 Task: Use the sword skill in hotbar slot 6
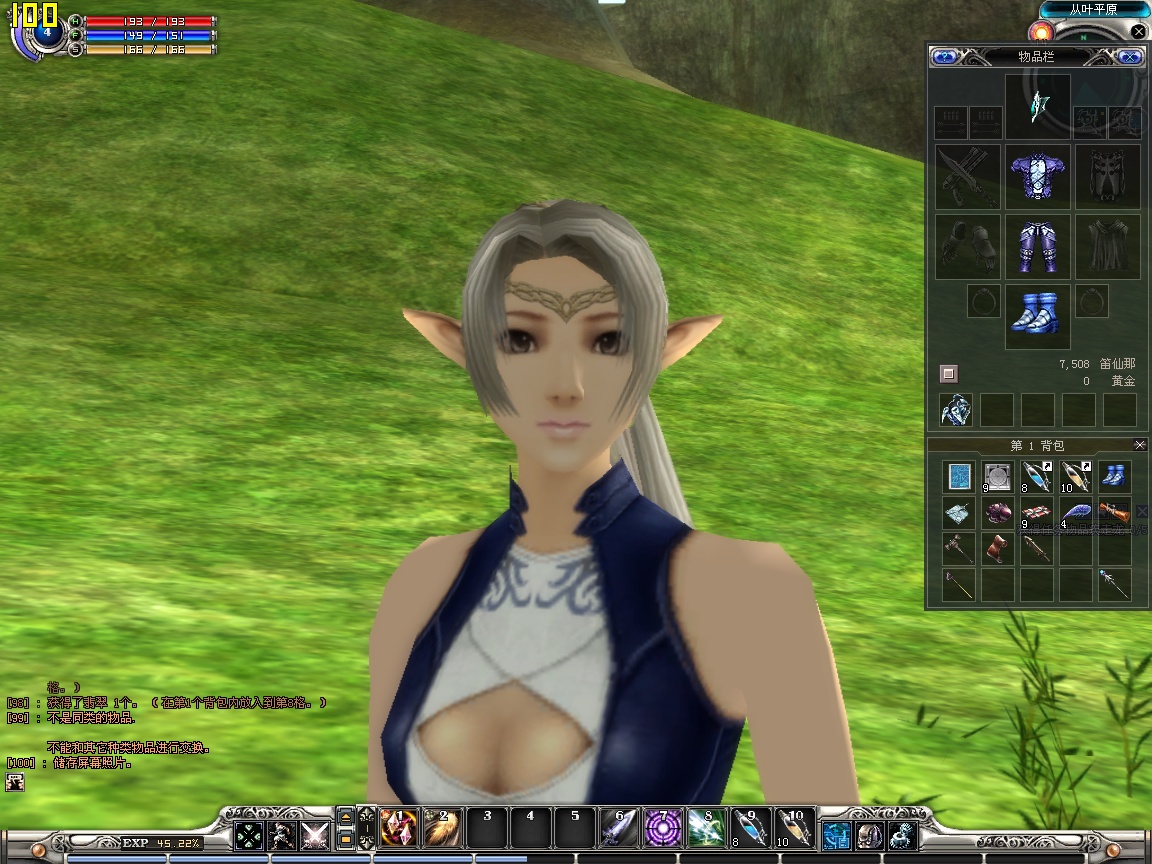pyautogui.click(x=618, y=828)
